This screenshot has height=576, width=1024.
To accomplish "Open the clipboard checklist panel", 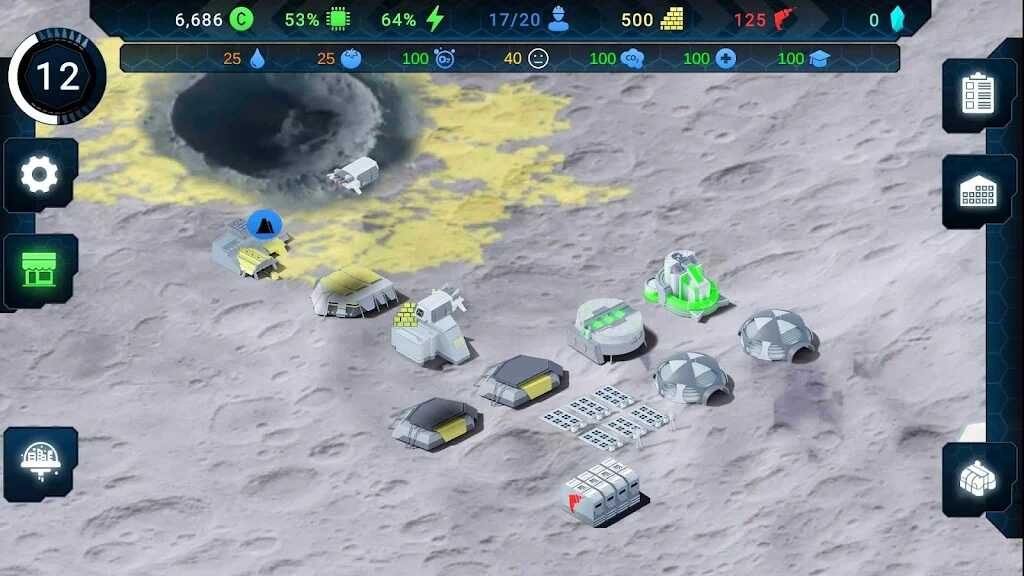I will tap(978, 94).
